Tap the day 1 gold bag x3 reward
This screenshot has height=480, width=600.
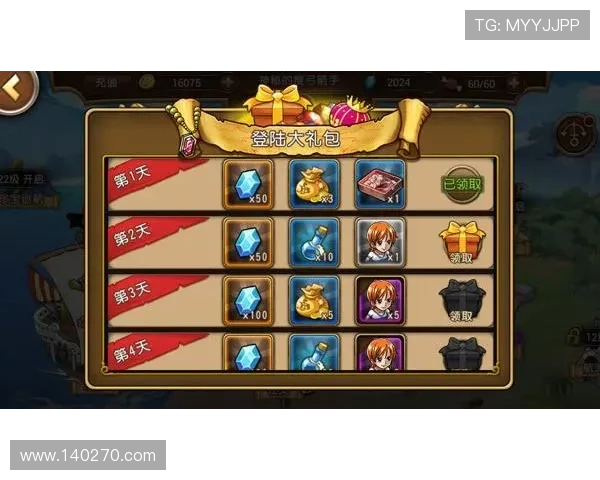pyautogui.click(x=314, y=184)
